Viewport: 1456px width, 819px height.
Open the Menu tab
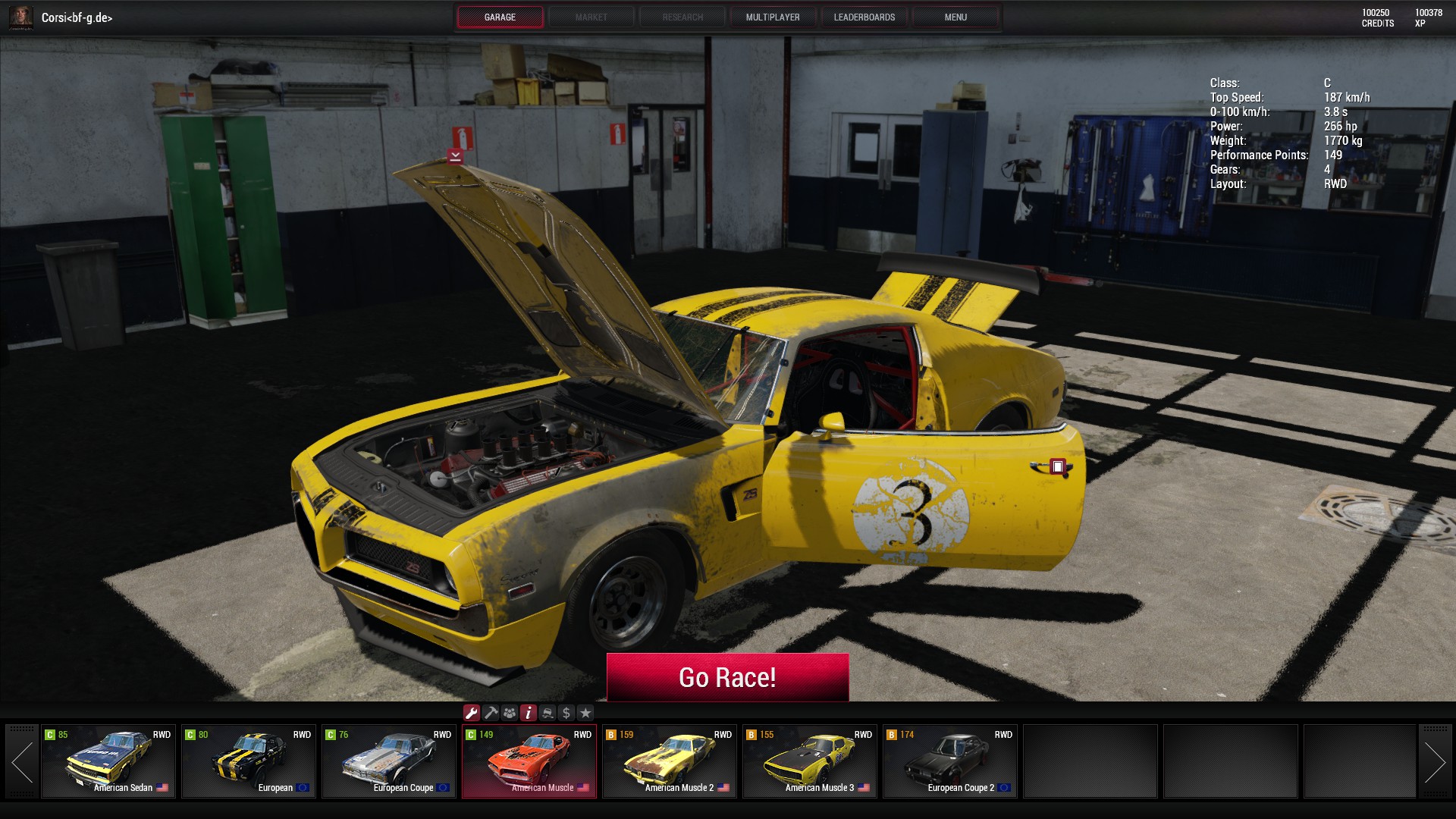[955, 17]
